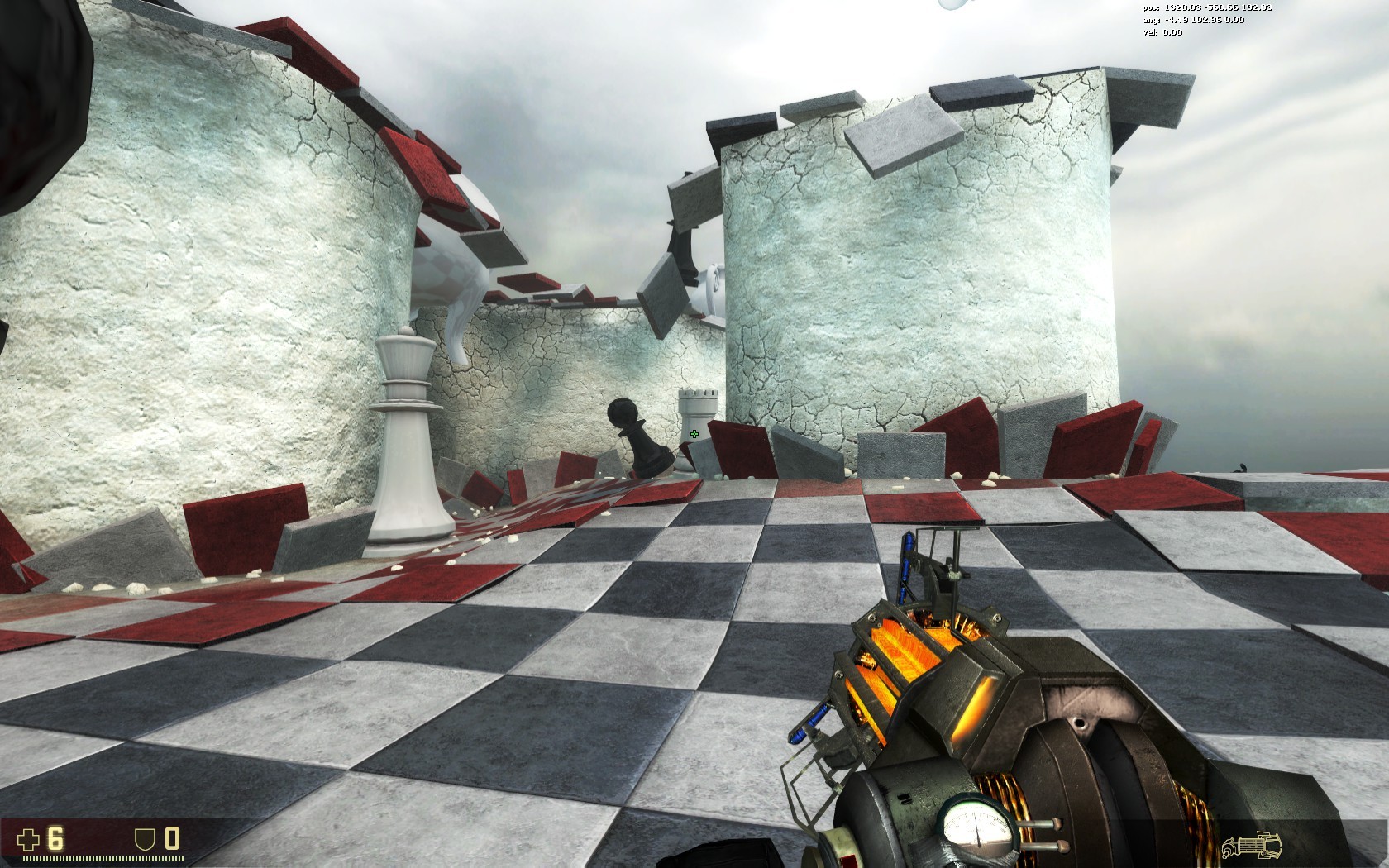This screenshot has width=1389, height=868.
Task: Click the green crosshair at screen center
Action: pyautogui.click(x=694, y=435)
